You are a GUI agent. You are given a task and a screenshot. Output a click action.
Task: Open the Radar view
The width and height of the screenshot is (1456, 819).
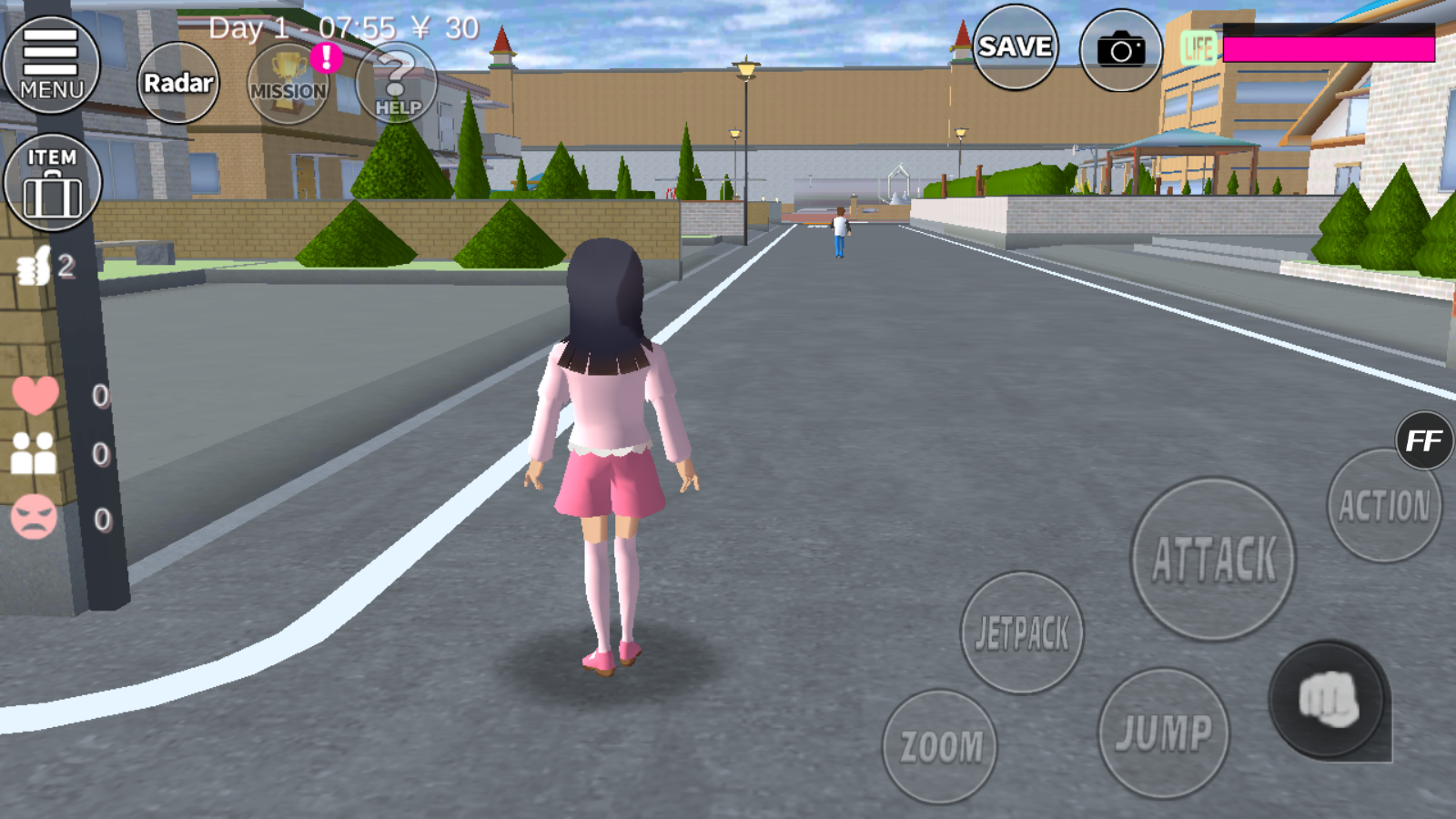pos(178,82)
